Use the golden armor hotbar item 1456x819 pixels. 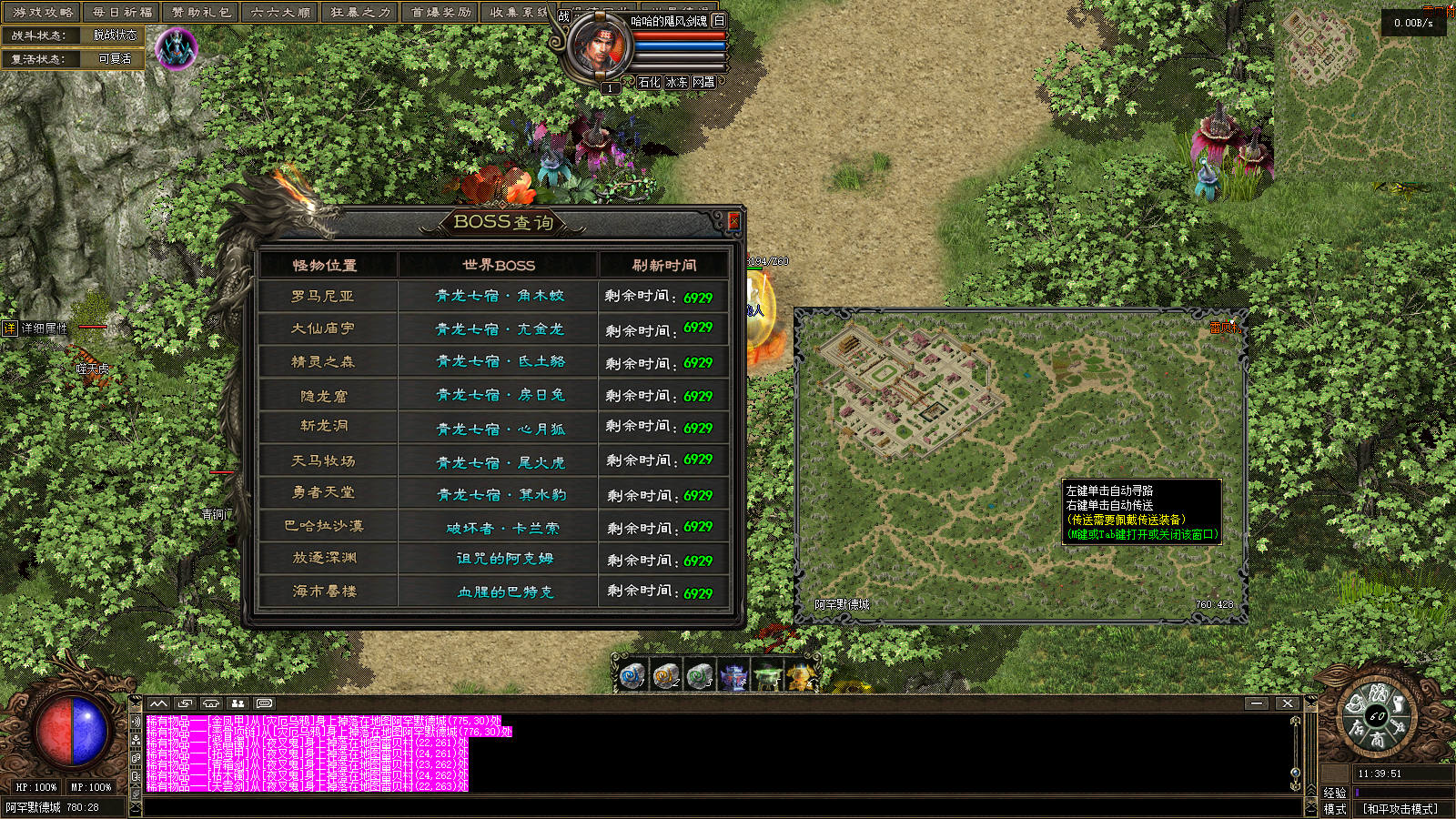(x=799, y=677)
